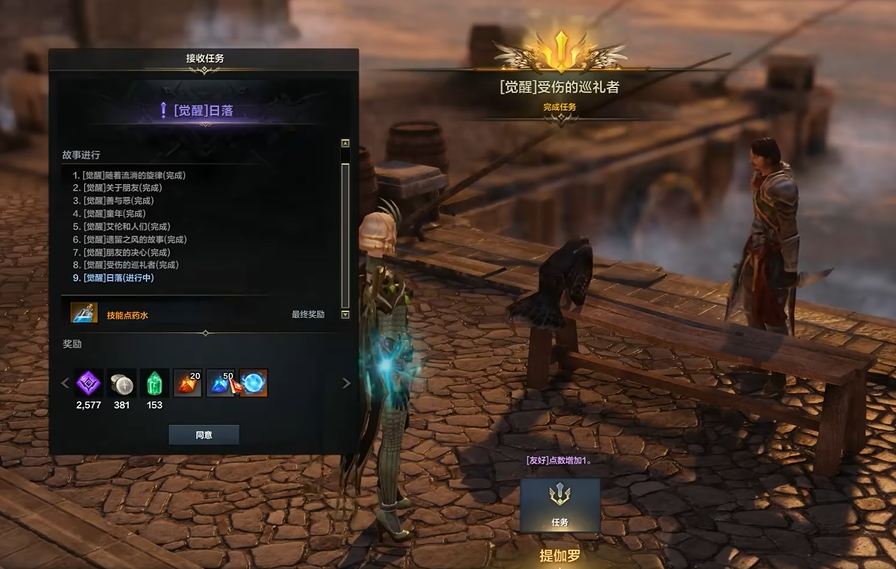Image resolution: width=896 pixels, height=569 pixels.
Task: Select the blue shard reward with quantity 50
Action: pos(220,382)
